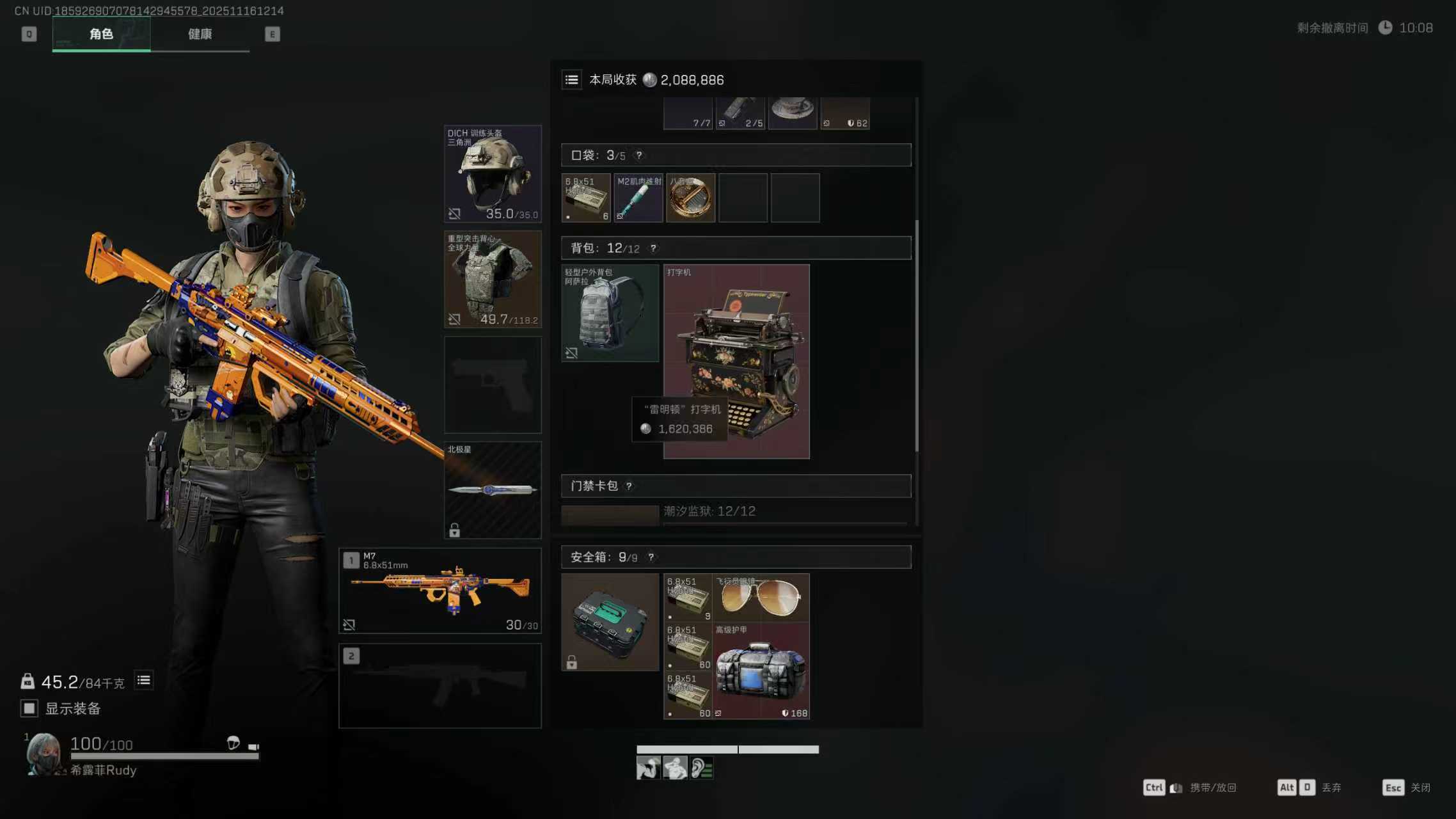The height and width of the screenshot is (819, 1456).
Task: Show the 口袋 help question mark
Action: [x=638, y=155]
